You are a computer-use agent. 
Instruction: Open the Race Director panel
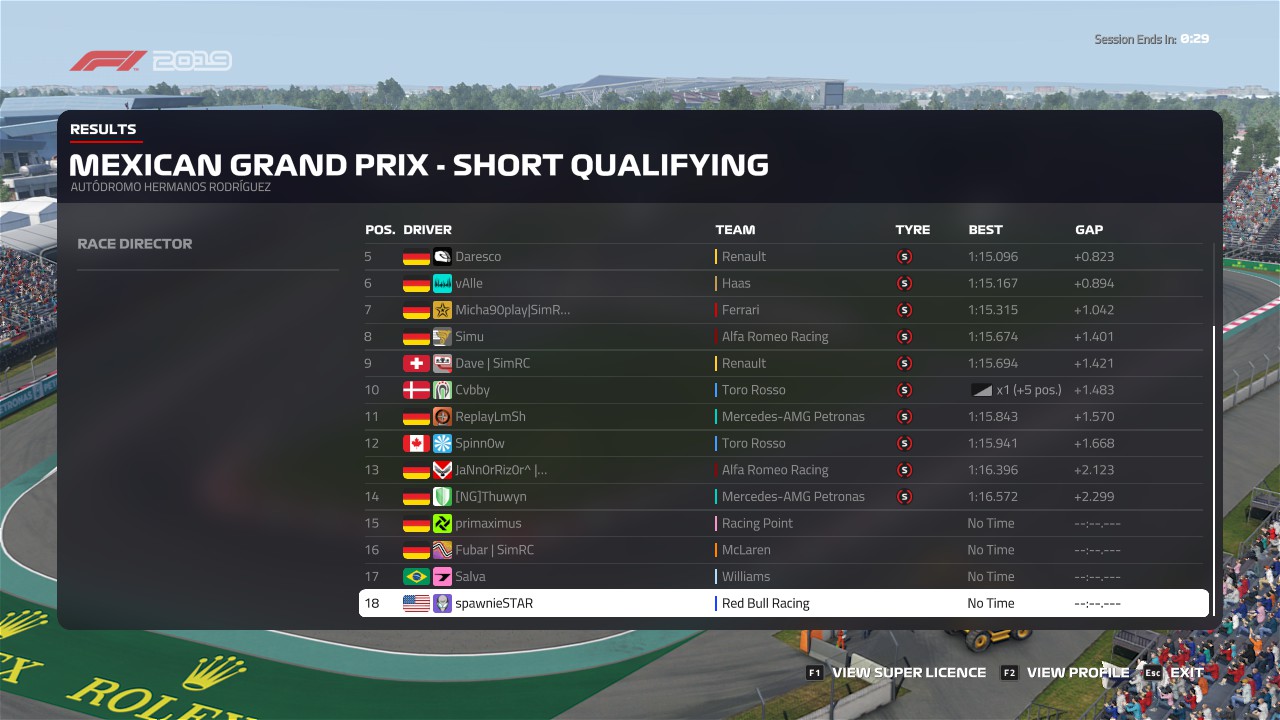[x=135, y=244]
